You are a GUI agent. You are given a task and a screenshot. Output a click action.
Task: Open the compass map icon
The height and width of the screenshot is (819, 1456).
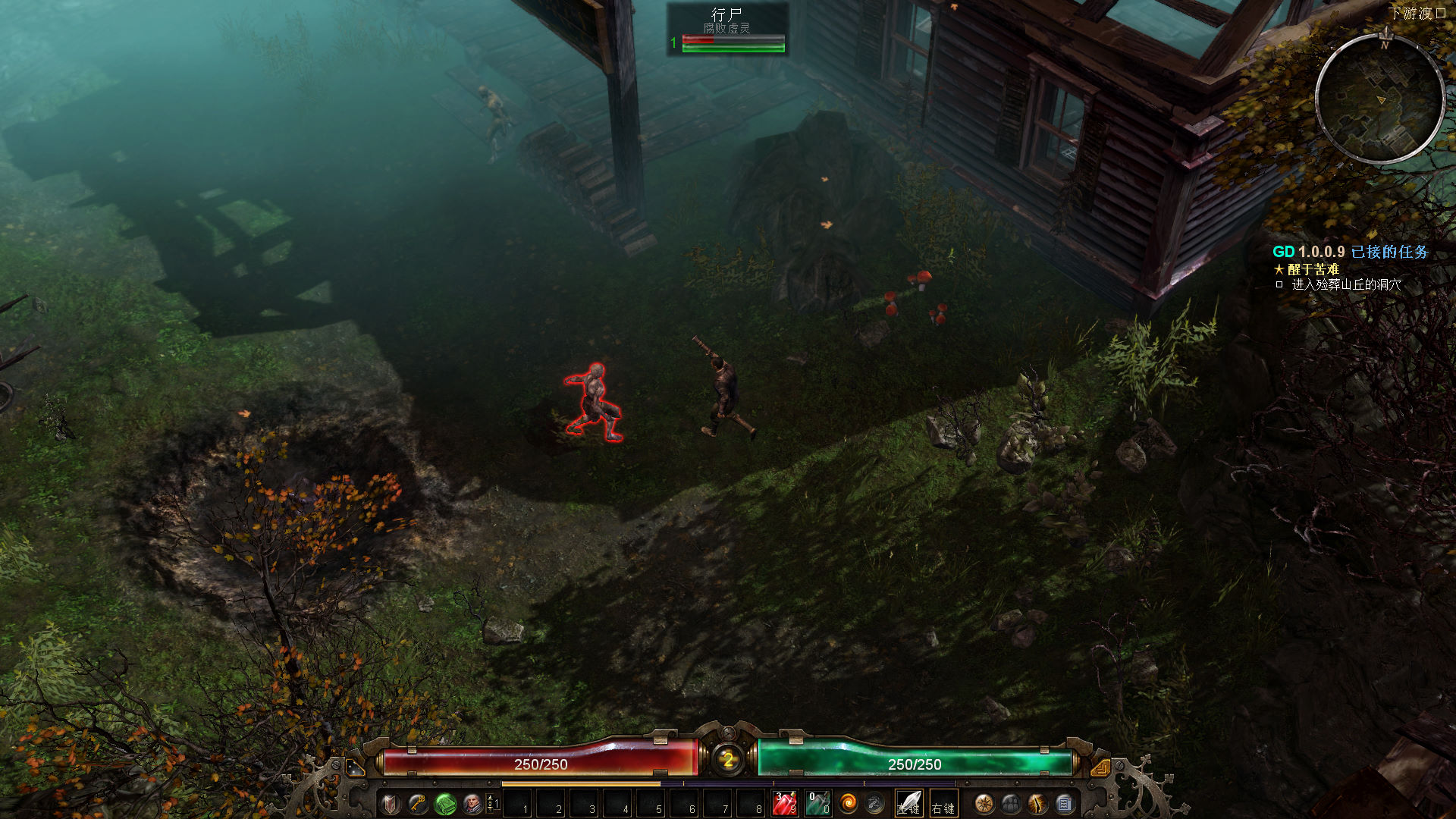click(x=984, y=804)
